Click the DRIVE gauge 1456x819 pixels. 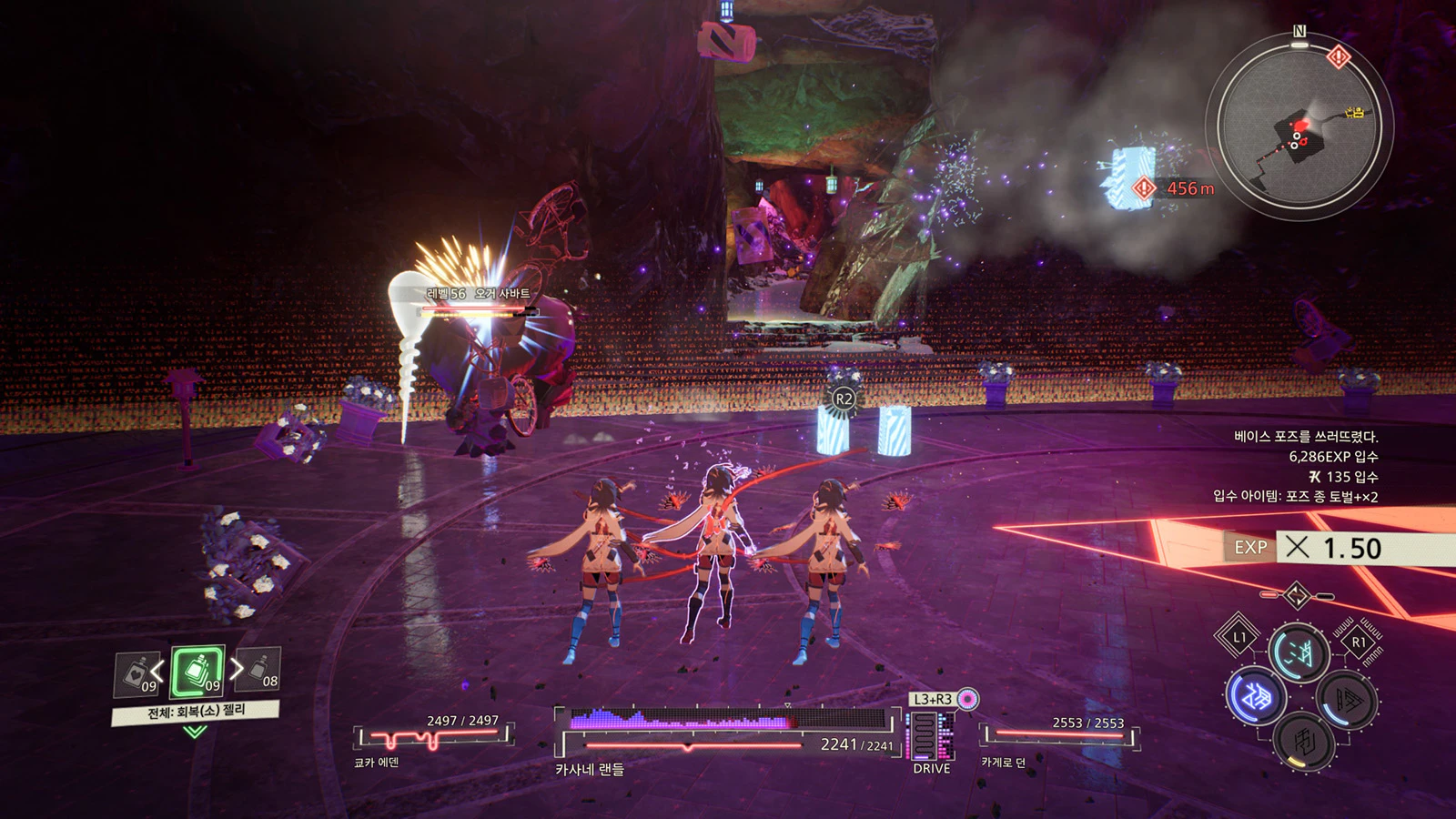click(x=931, y=737)
